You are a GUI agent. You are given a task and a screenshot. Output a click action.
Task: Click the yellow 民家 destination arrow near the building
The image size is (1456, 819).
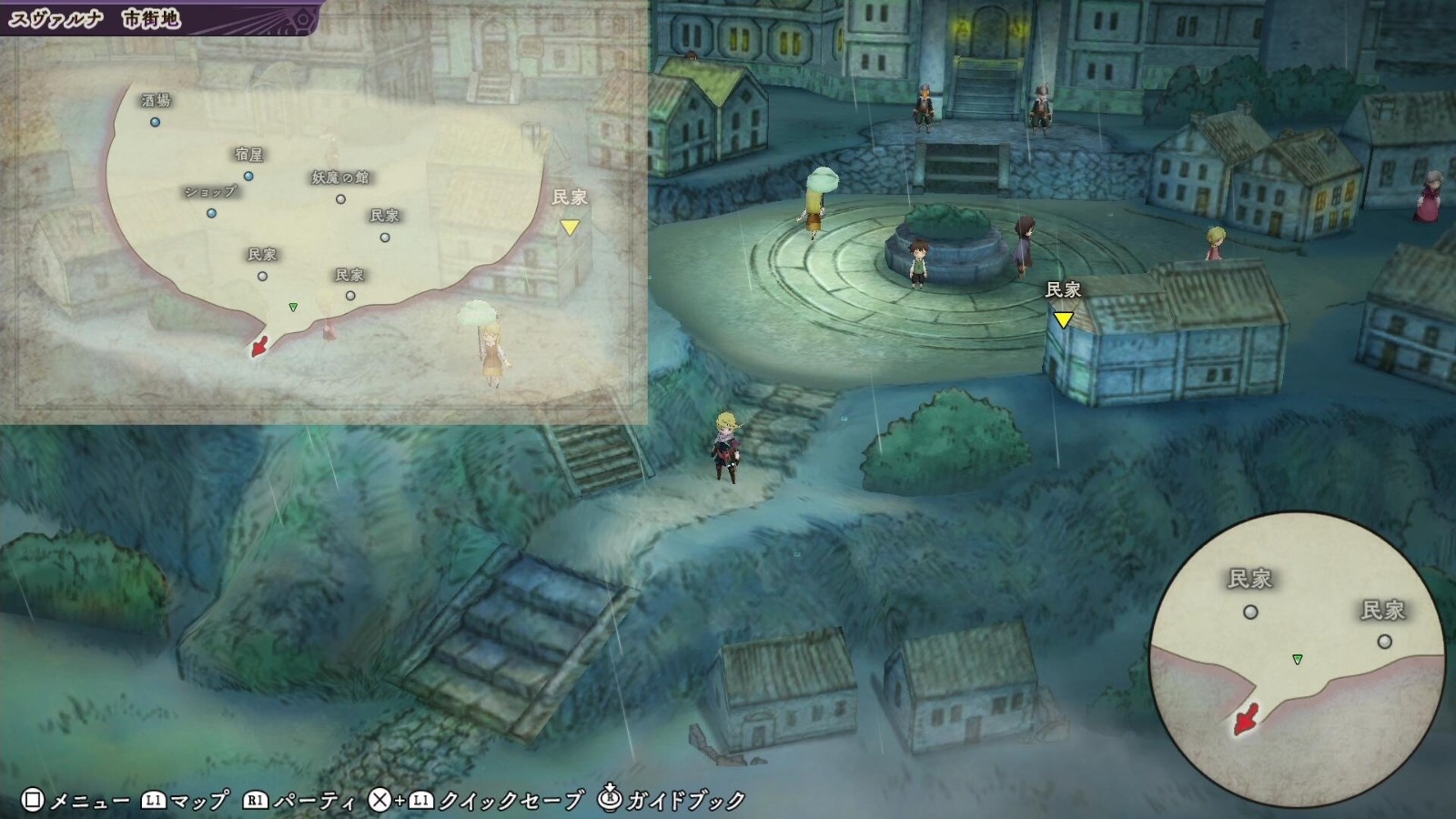click(x=1062, y=319)
